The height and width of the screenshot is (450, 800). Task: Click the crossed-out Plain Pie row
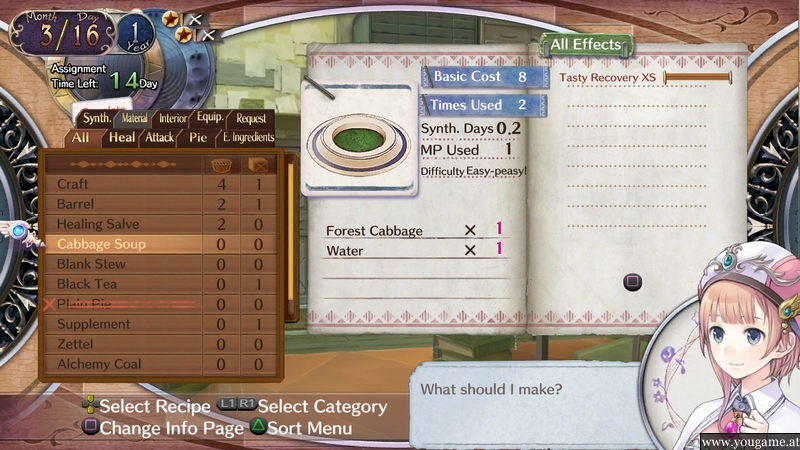pos(120,304)
